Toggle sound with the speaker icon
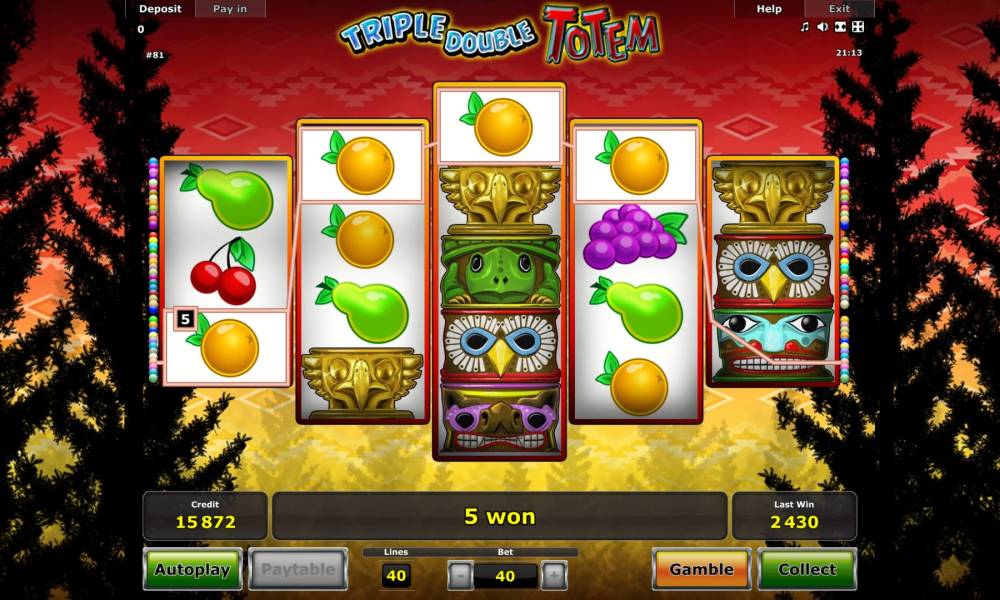This screenshot has height=600, width=1000. coord(822,27)
